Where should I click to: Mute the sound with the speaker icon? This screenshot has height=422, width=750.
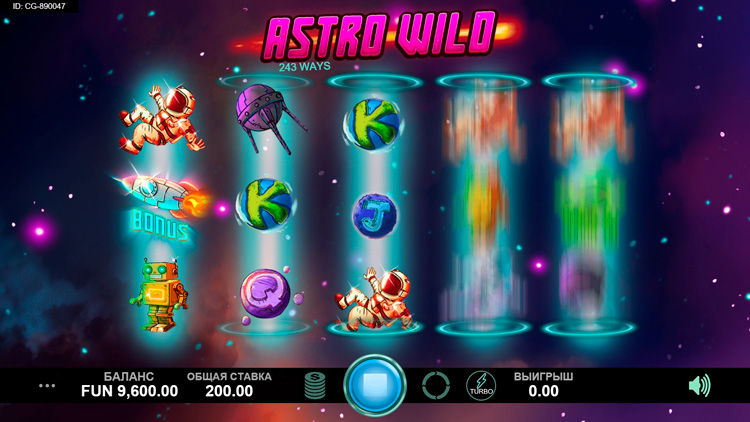[699, 385]
